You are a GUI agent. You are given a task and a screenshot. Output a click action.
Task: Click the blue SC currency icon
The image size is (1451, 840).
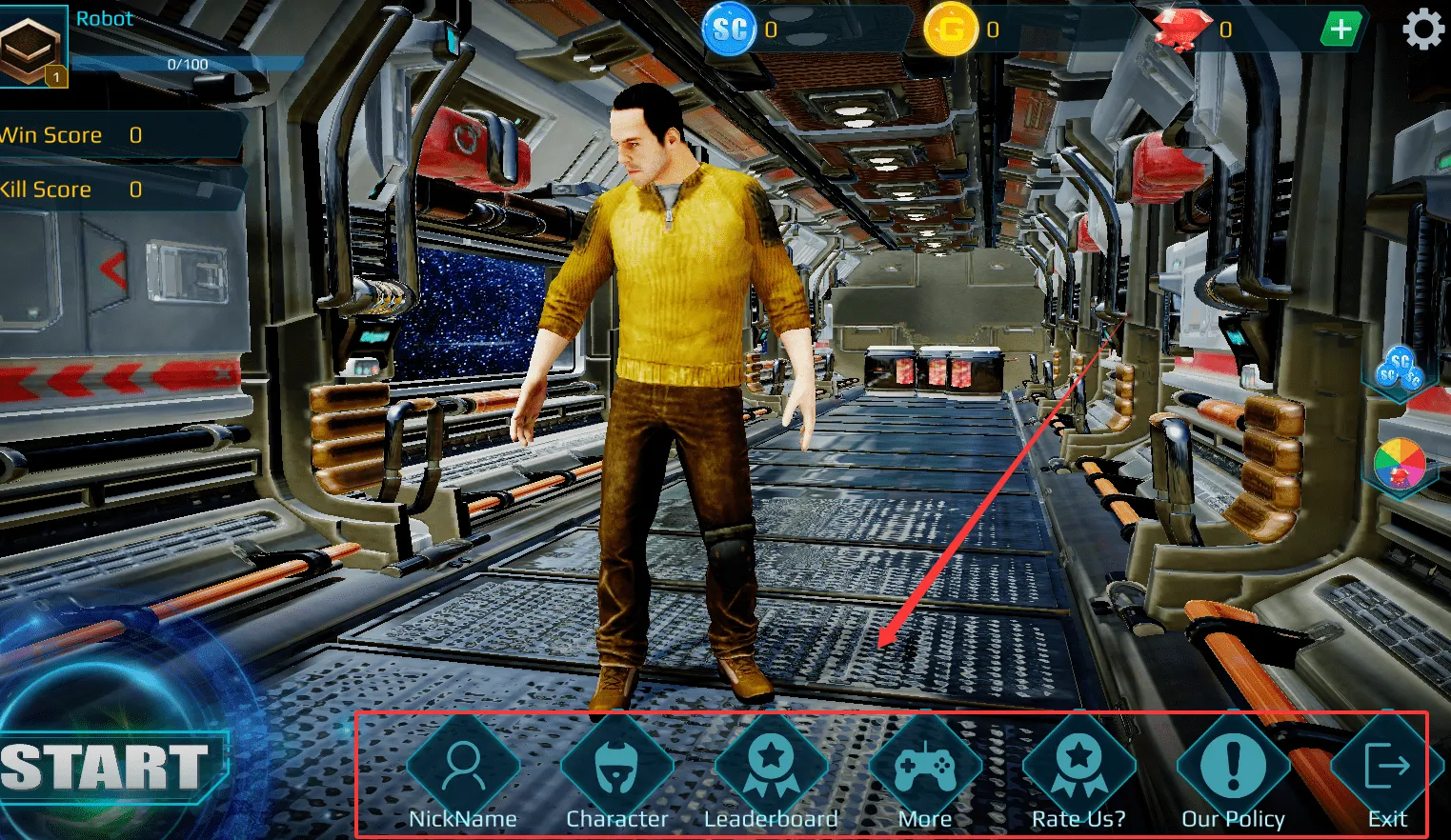[730, 30]
